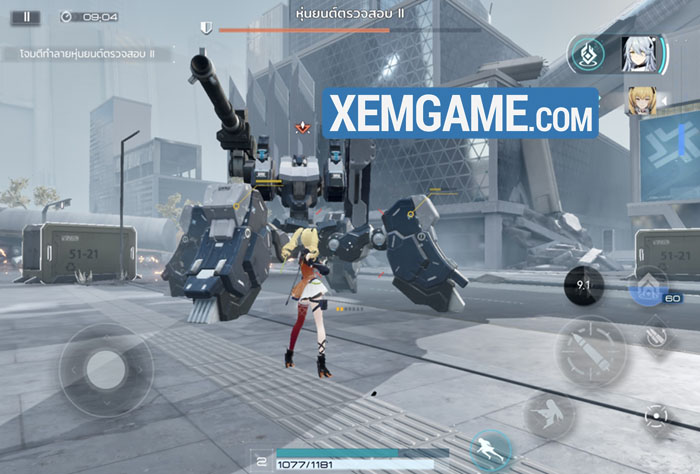Activate the support skill icon beside white-haired portrait
Viewport: 700px width, 474px height.
(587, 54)
